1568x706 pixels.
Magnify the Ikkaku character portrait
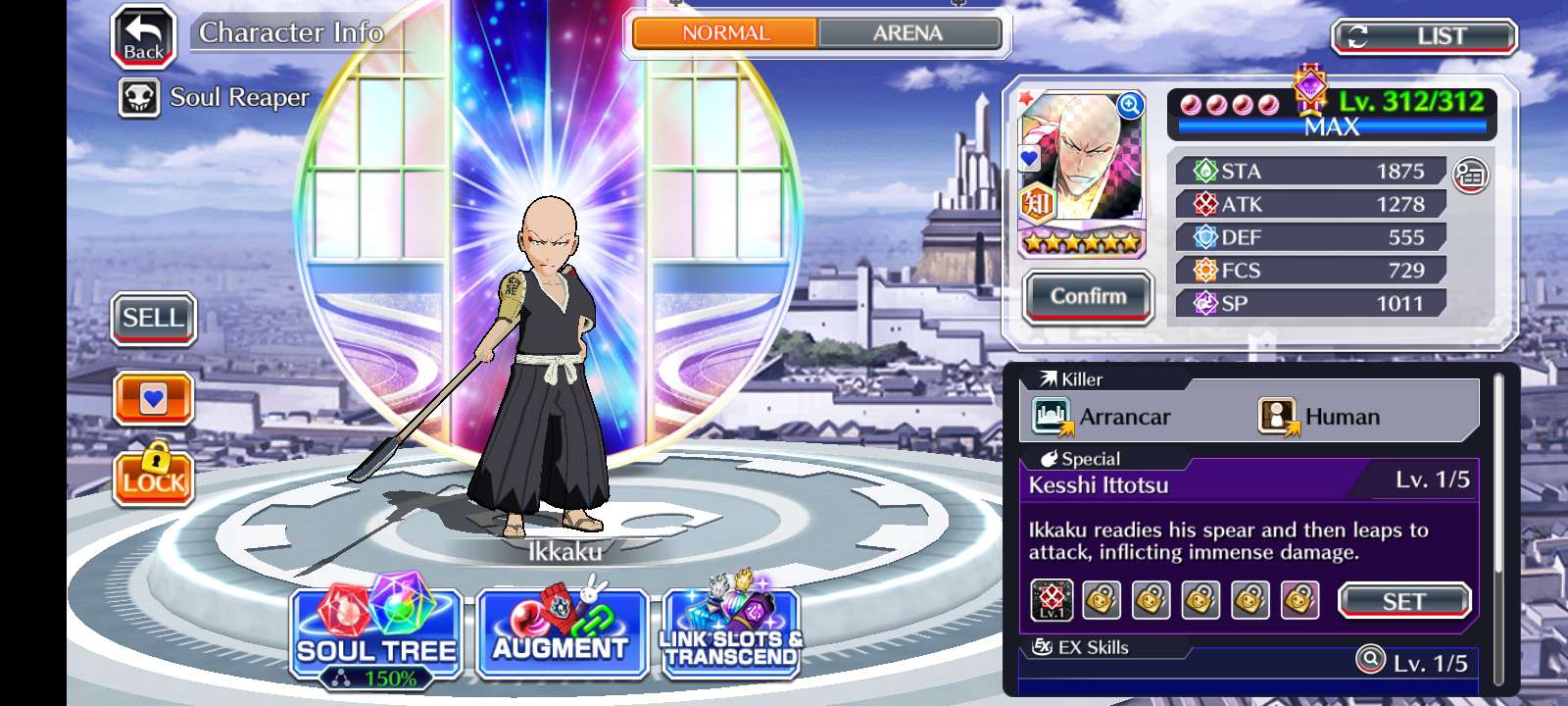[1130, 106]
